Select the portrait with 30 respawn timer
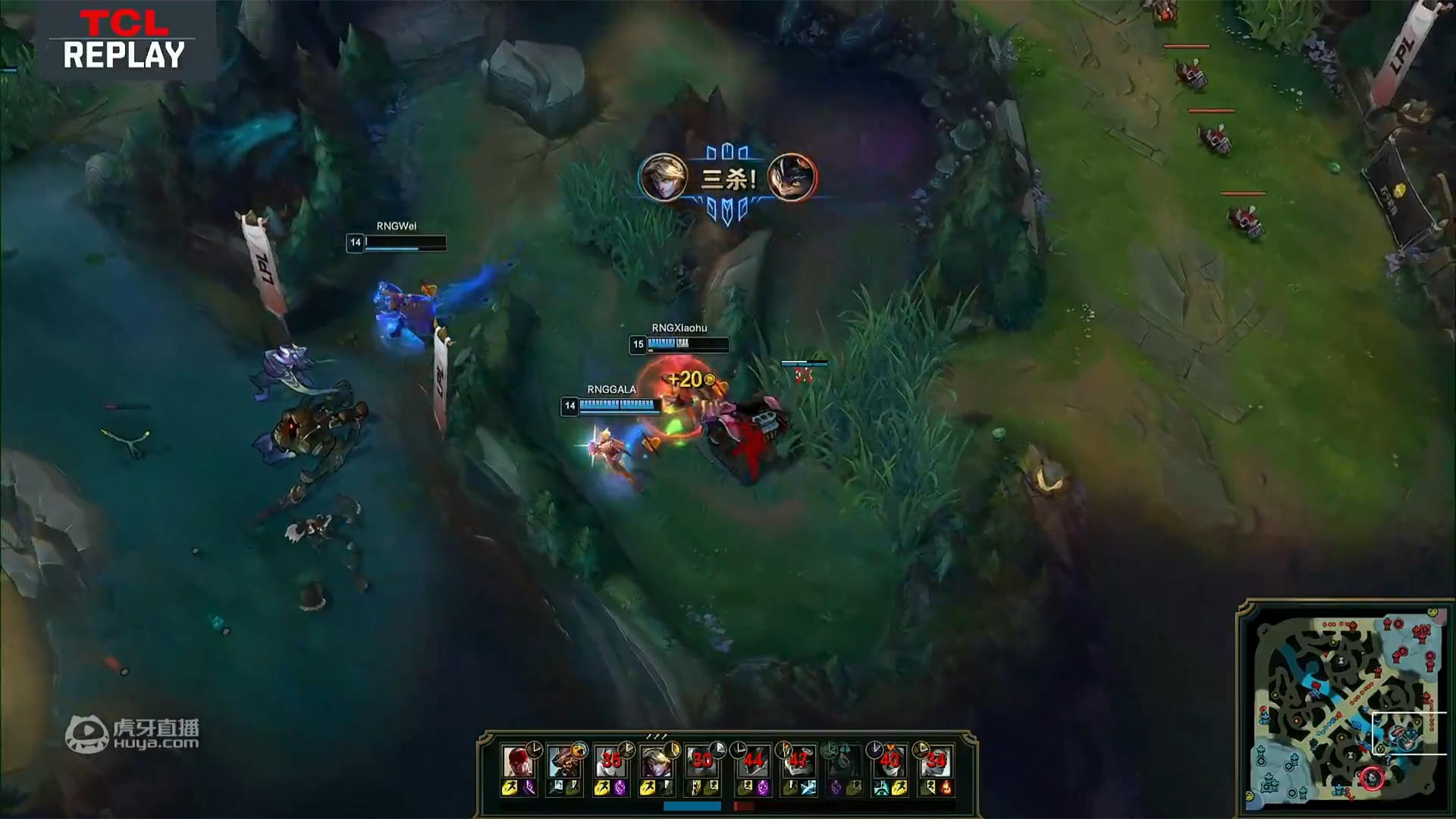 point(701,761)
